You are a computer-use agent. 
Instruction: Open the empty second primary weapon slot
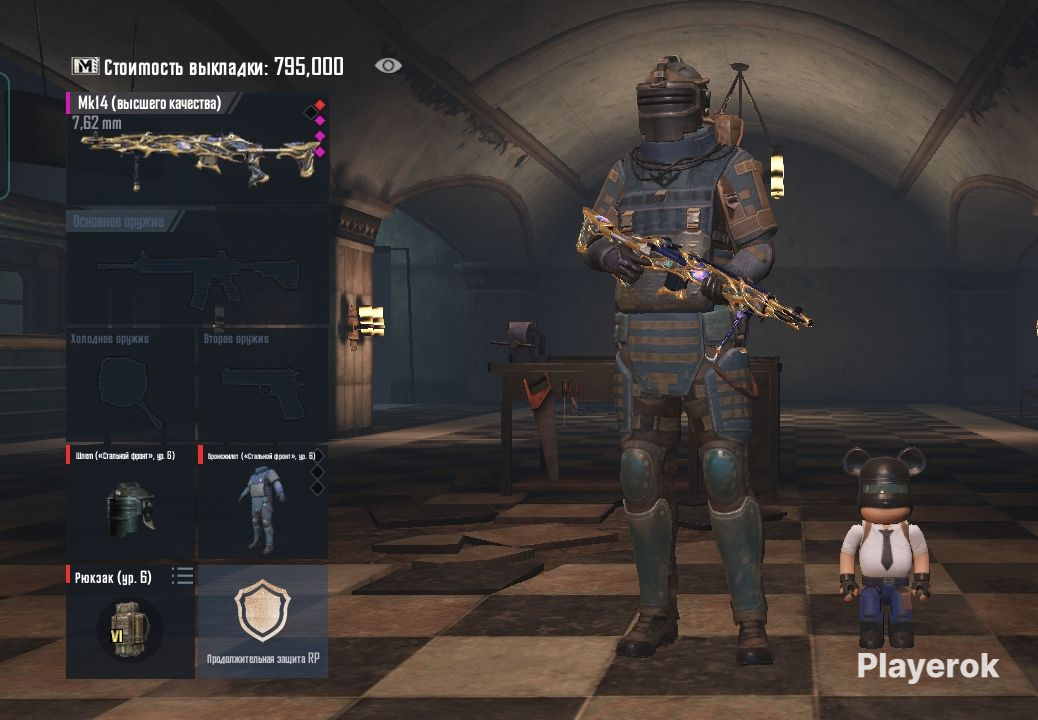coord(196,268)
